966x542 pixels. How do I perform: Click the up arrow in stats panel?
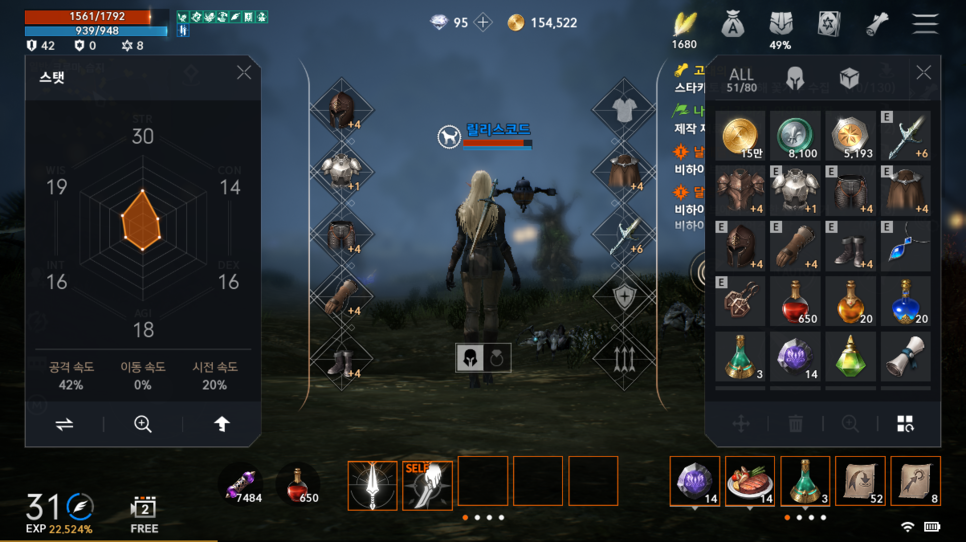click(x=222, y=424)
